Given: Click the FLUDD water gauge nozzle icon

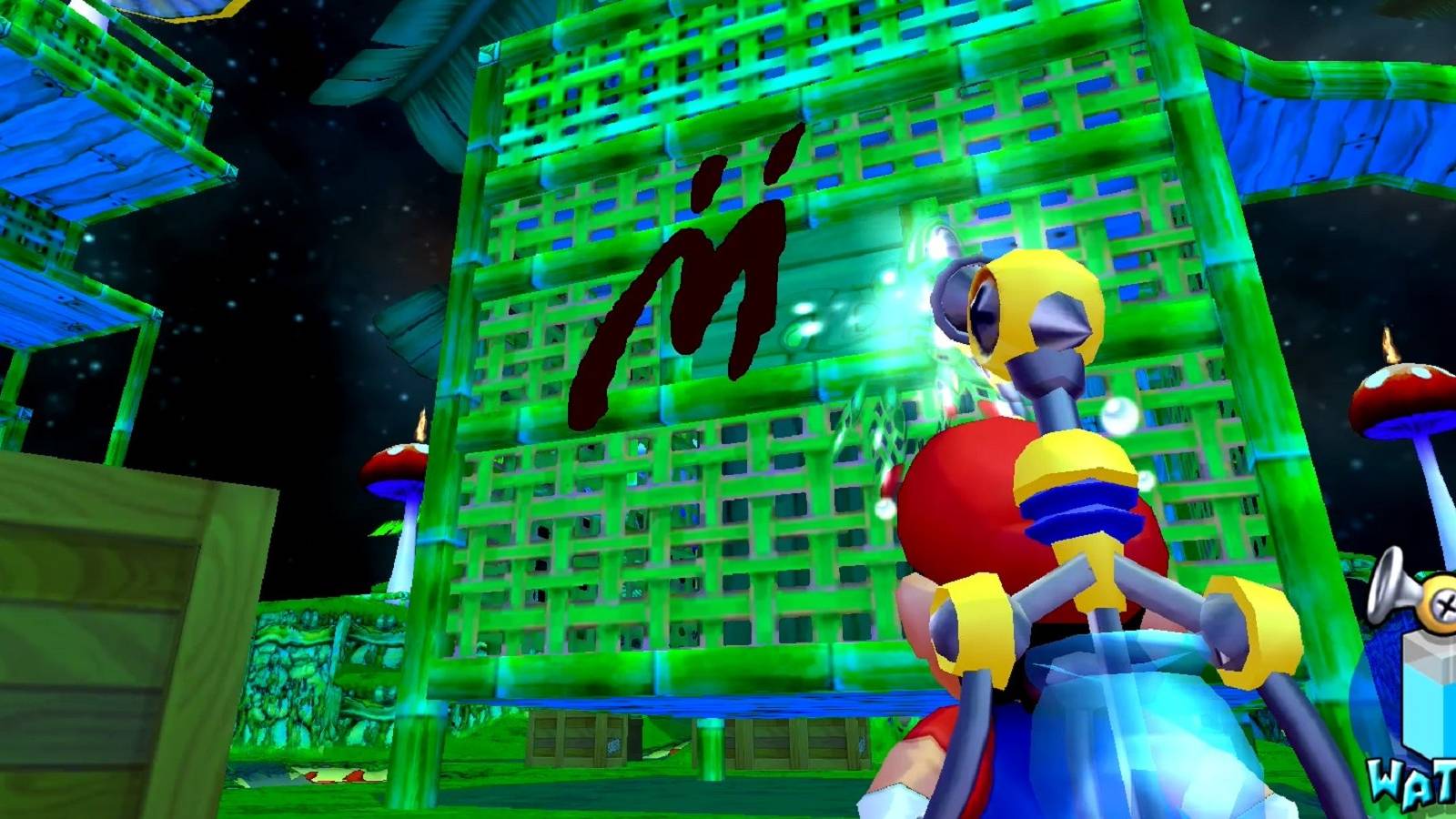Looking at the screenshot, I should [x=1392, y=591].
